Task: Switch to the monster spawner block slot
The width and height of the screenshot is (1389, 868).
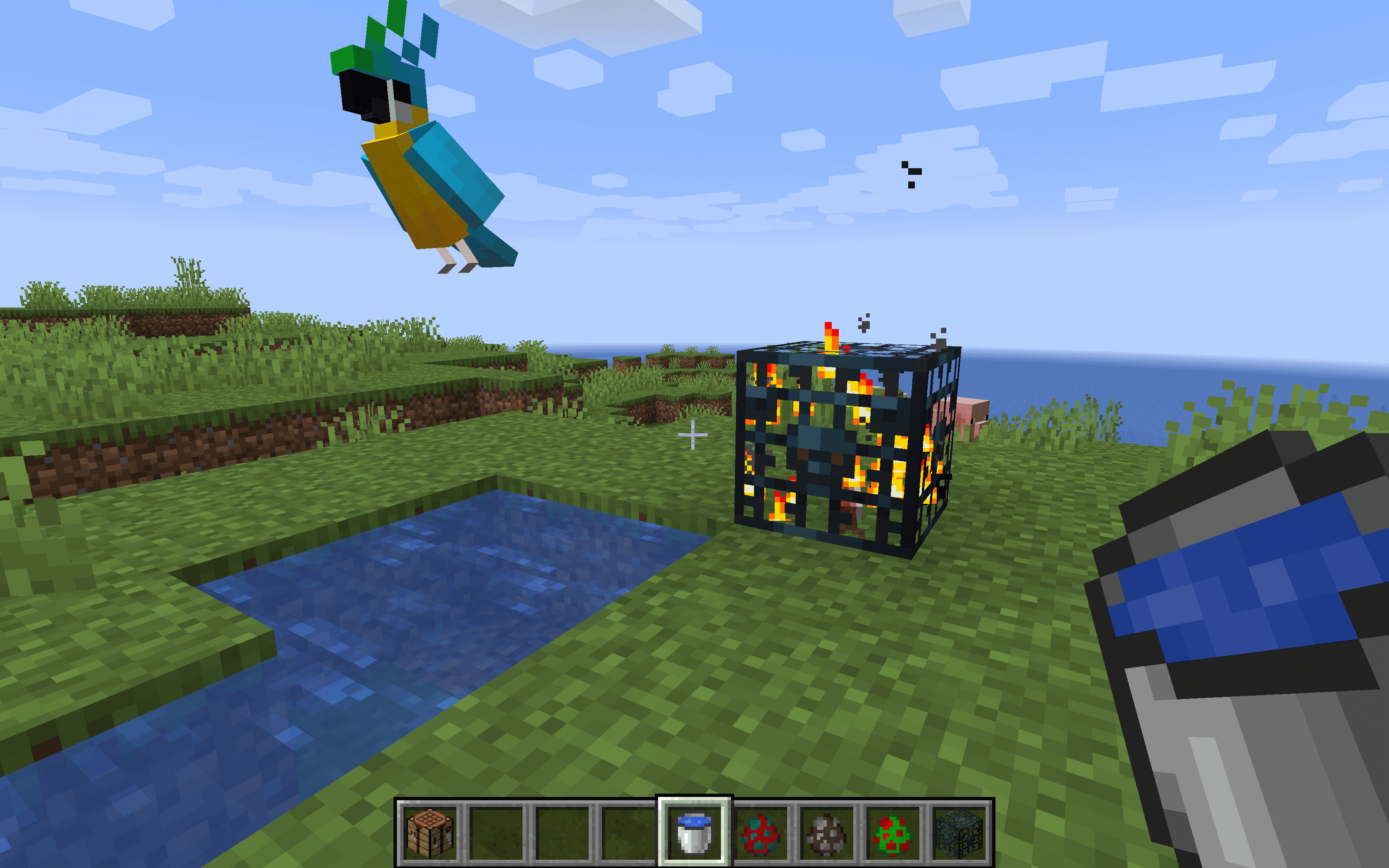Action: pyautogui.click(x=958, y=832)
